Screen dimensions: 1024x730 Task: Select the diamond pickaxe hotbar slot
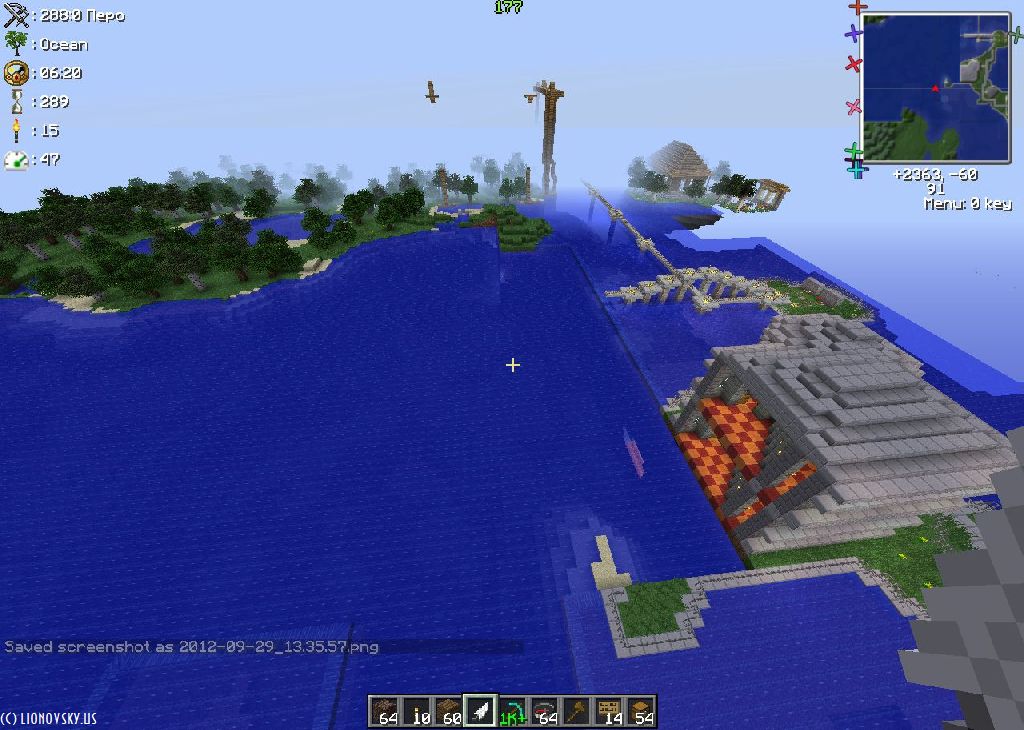tap(513, 711)
